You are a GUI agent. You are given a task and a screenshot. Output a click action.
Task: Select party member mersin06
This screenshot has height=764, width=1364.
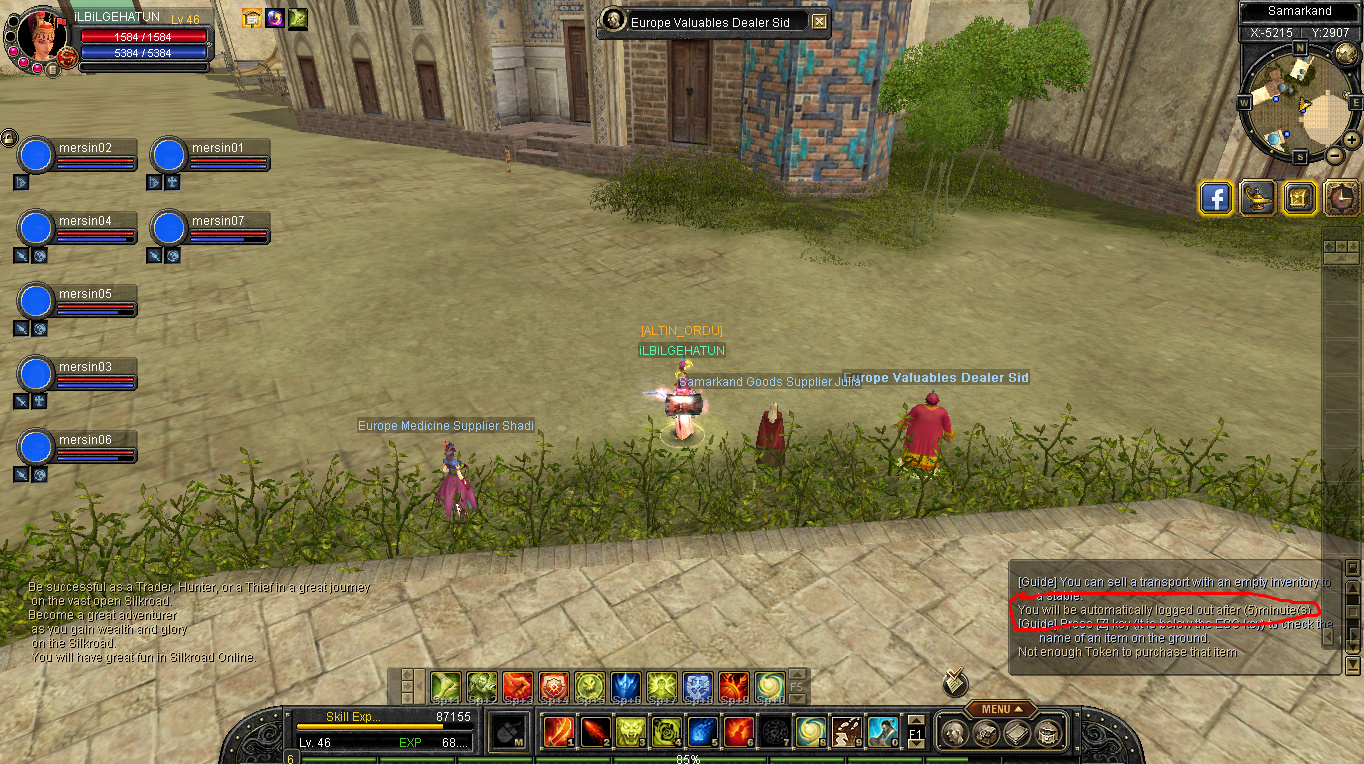coord(37,448)
